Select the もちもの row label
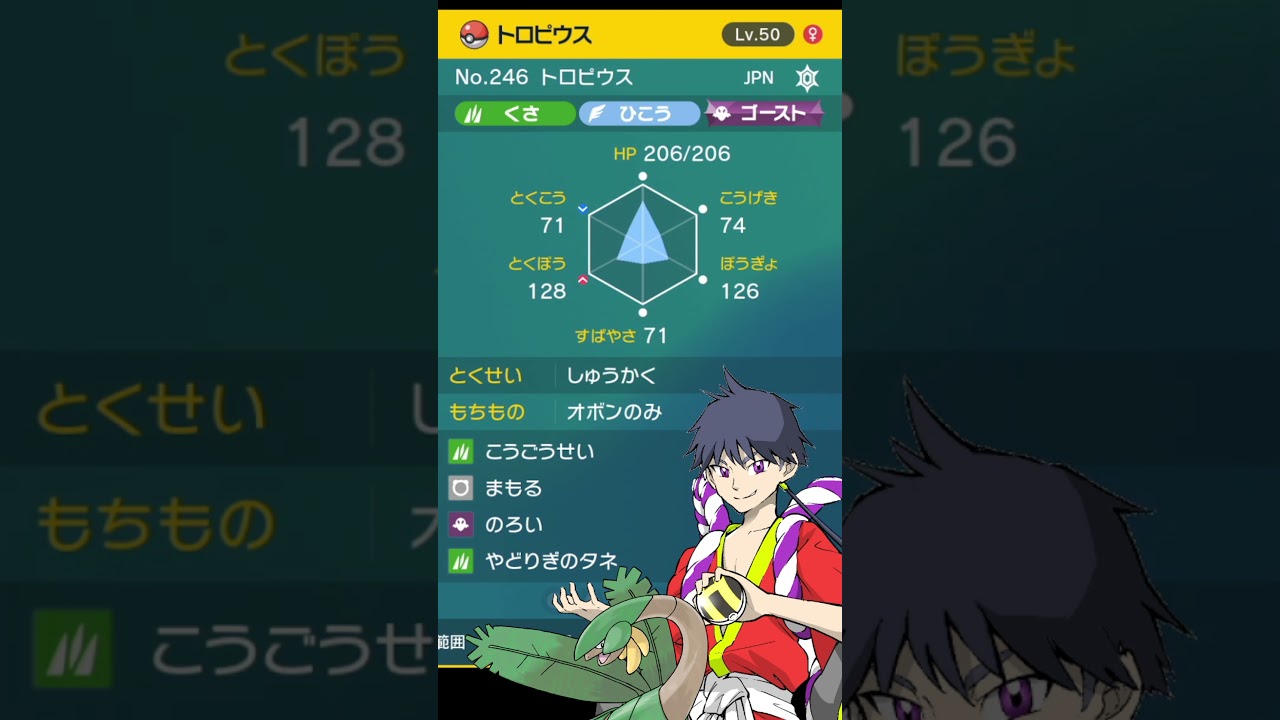This screenshot has height=720, width=1280. 490,412
